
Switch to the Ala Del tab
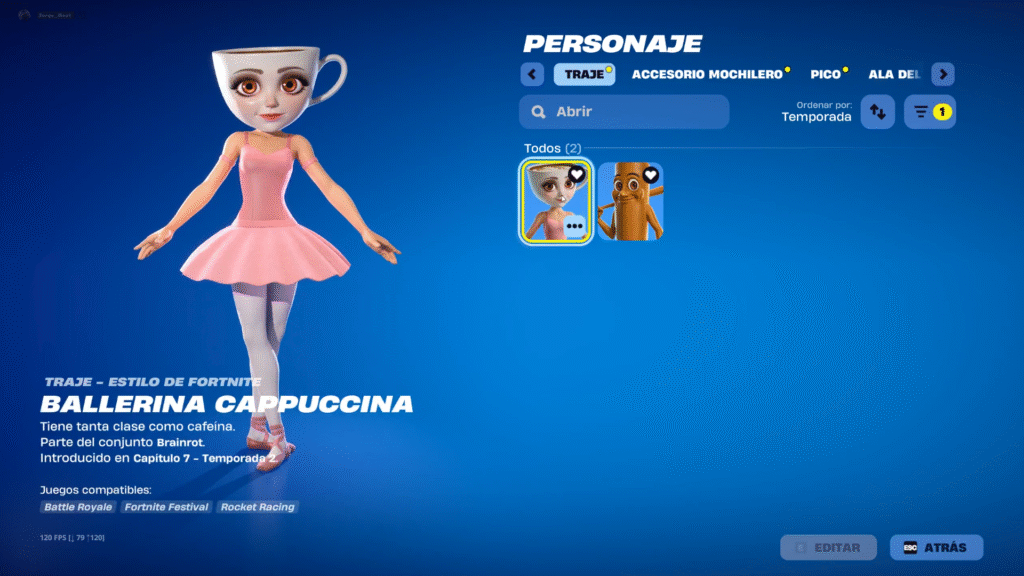click(894, 75)
